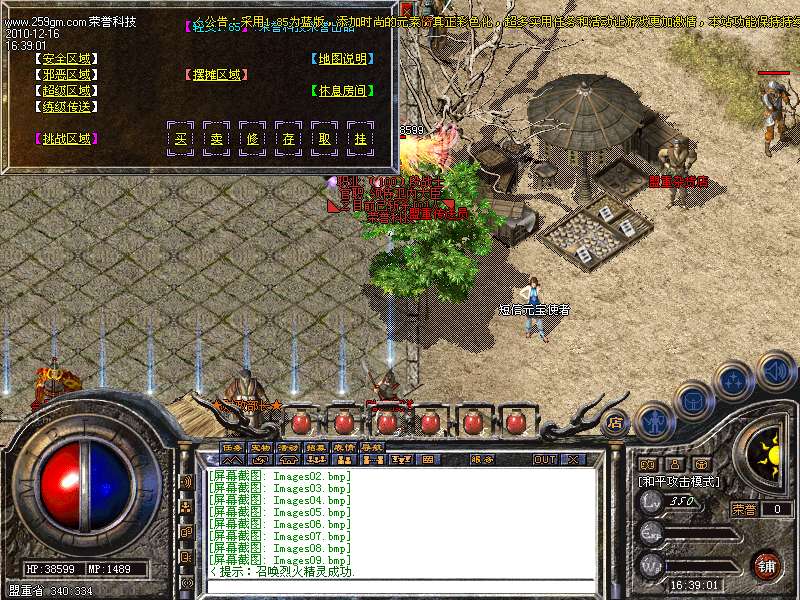Viewport: 800px width, 600px height.
Task: Click the 卖 (sell) button
Action: [216, 138]
